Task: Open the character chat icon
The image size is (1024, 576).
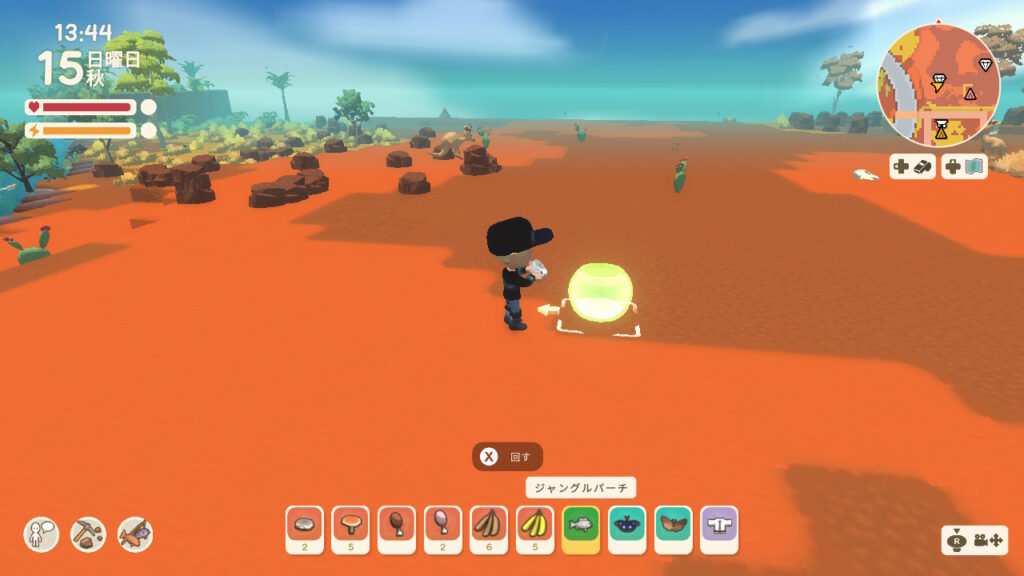Action: (42, 534)
